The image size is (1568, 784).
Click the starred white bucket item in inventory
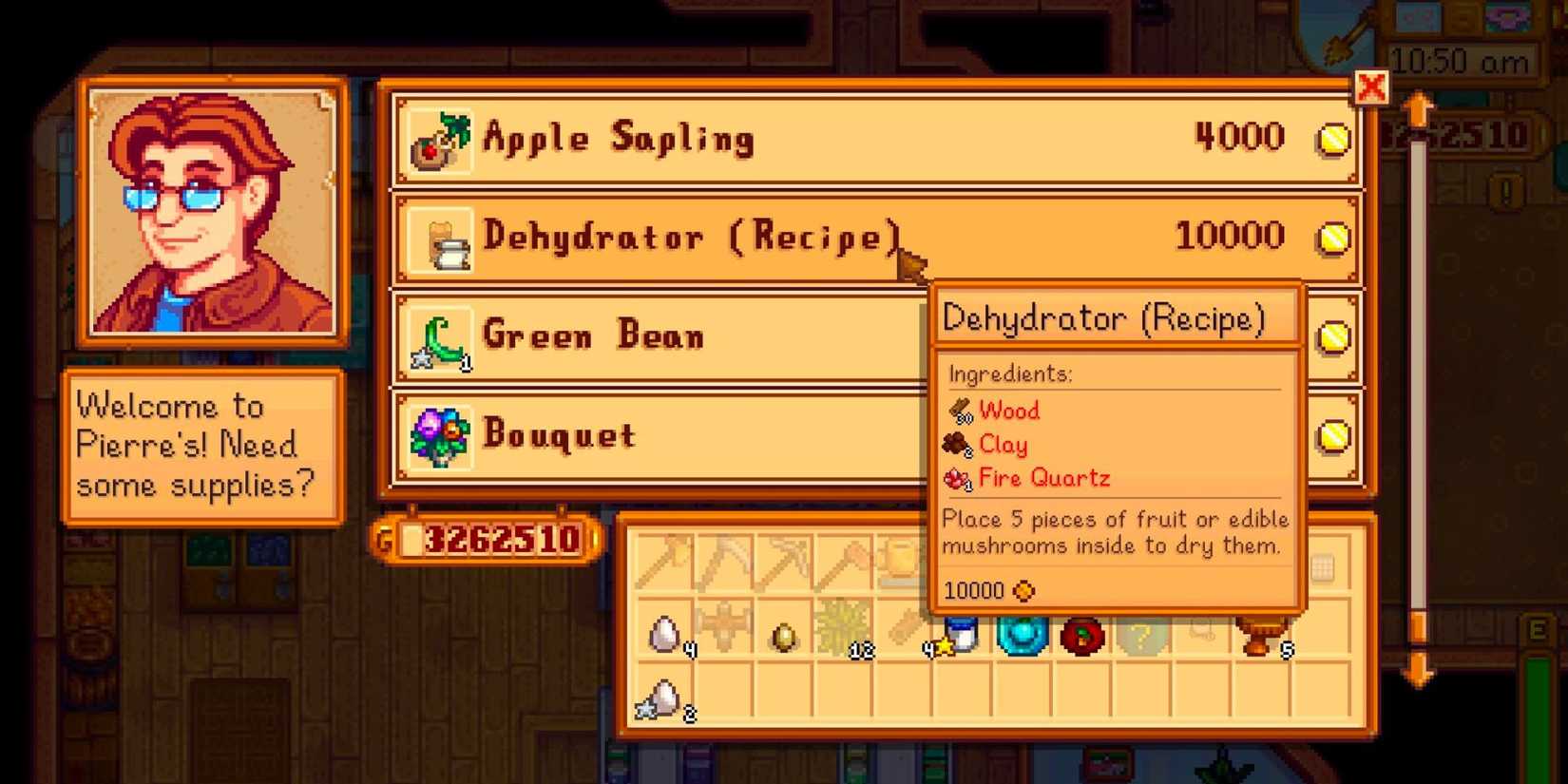point(961,632)
